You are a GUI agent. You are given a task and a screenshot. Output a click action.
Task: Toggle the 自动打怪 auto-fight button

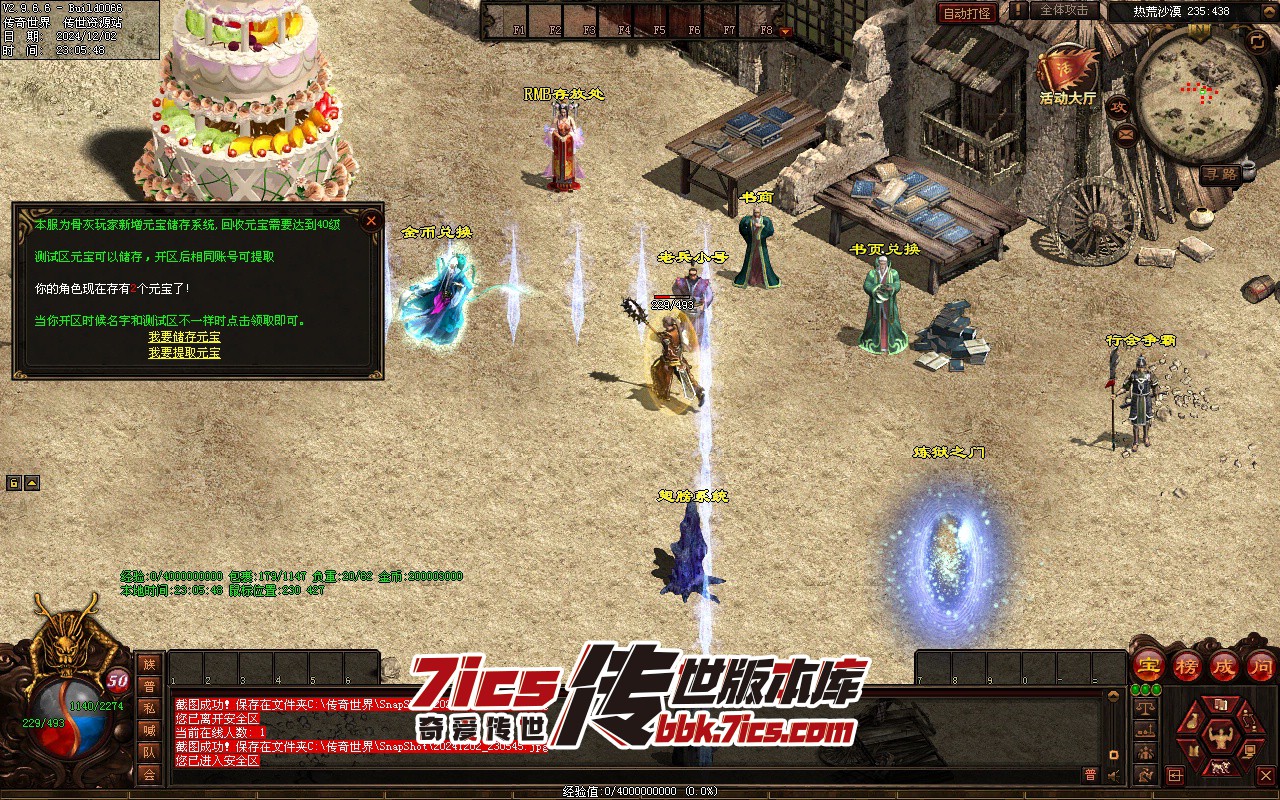tap(967, 13)
